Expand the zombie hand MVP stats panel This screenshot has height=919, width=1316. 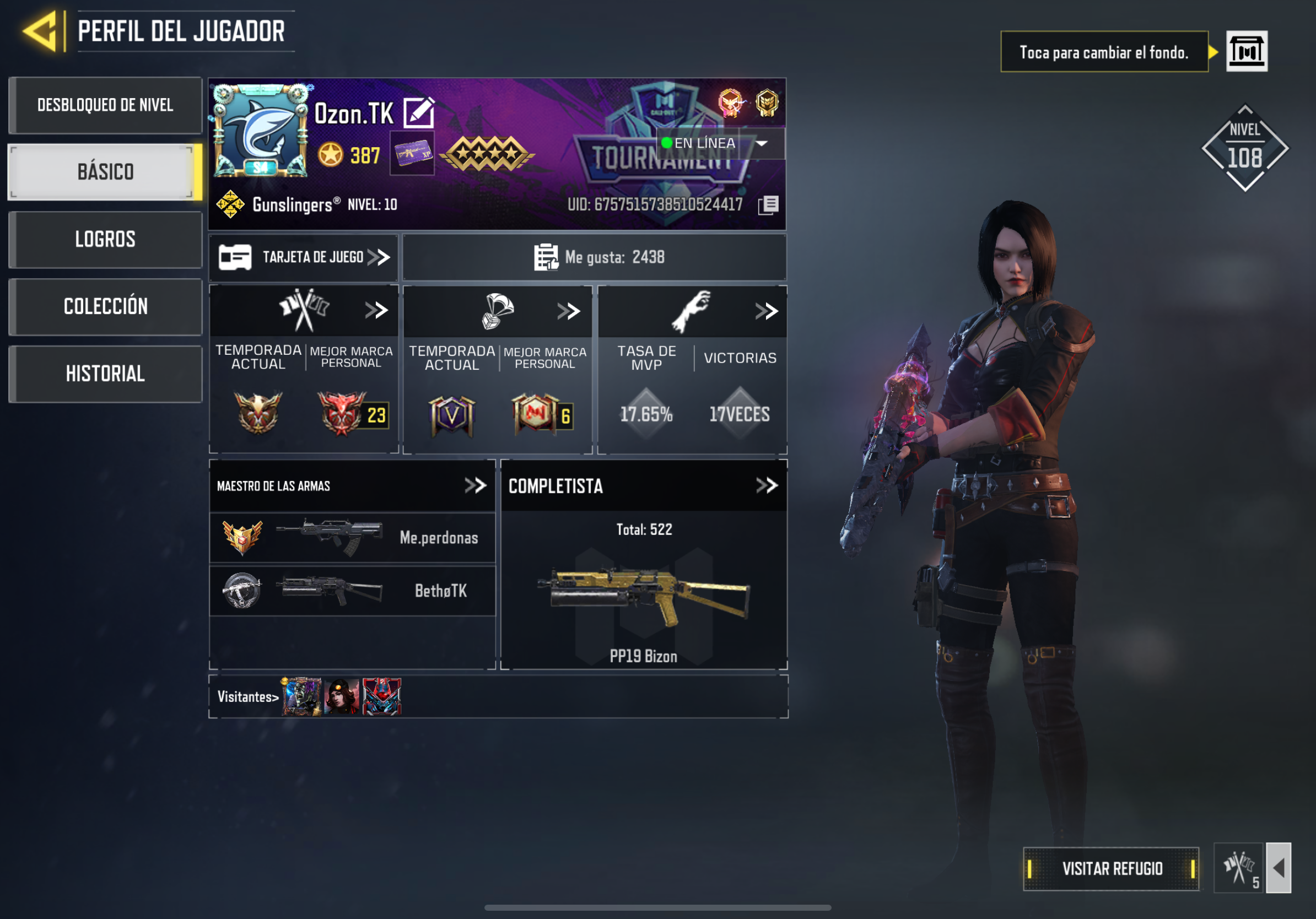click(x=767, y=311)
